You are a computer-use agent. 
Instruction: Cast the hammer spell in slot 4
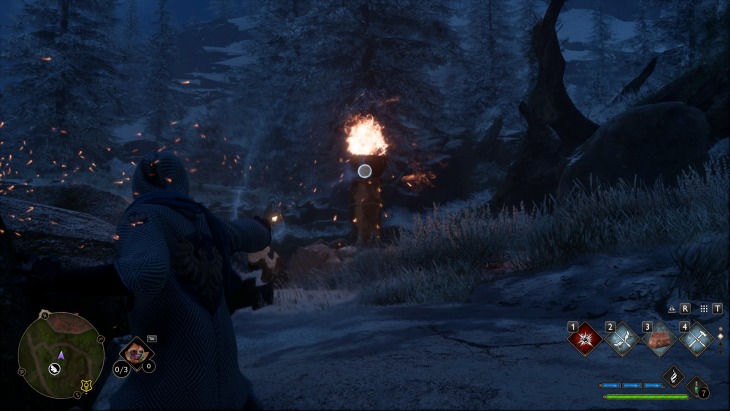click(696, 339)
